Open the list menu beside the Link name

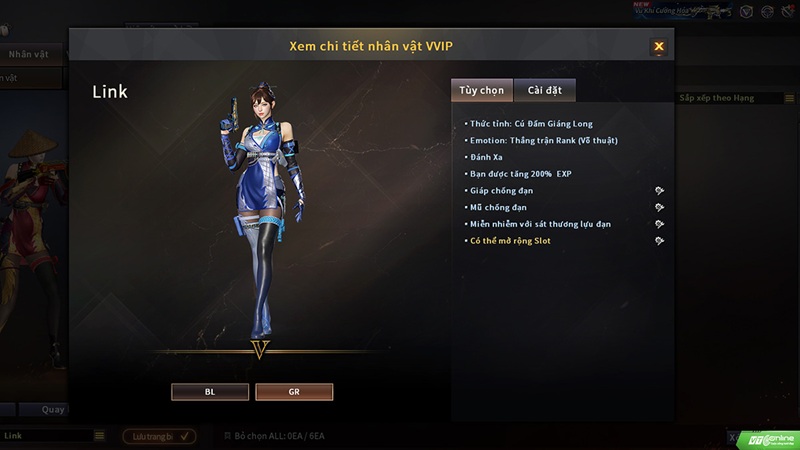tap(99, 436)
